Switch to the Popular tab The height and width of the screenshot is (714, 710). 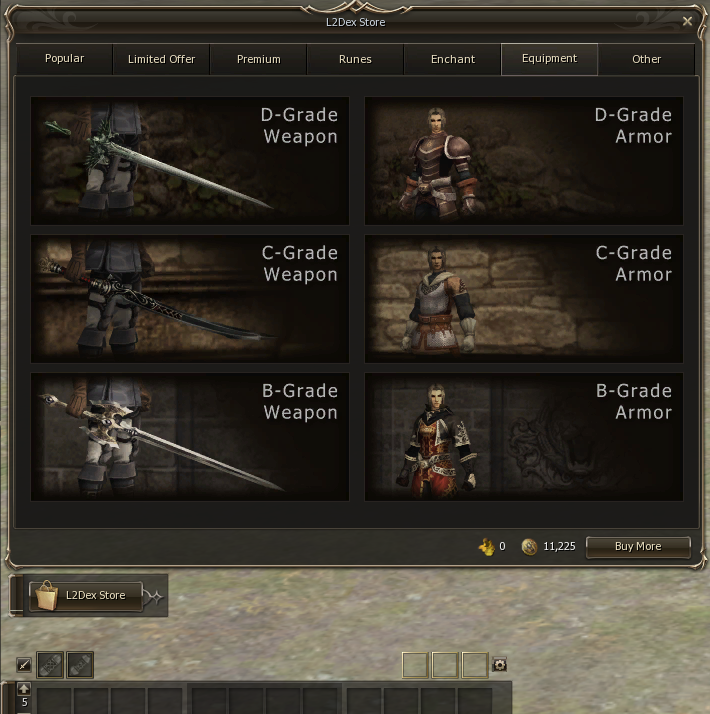[64, 59]
